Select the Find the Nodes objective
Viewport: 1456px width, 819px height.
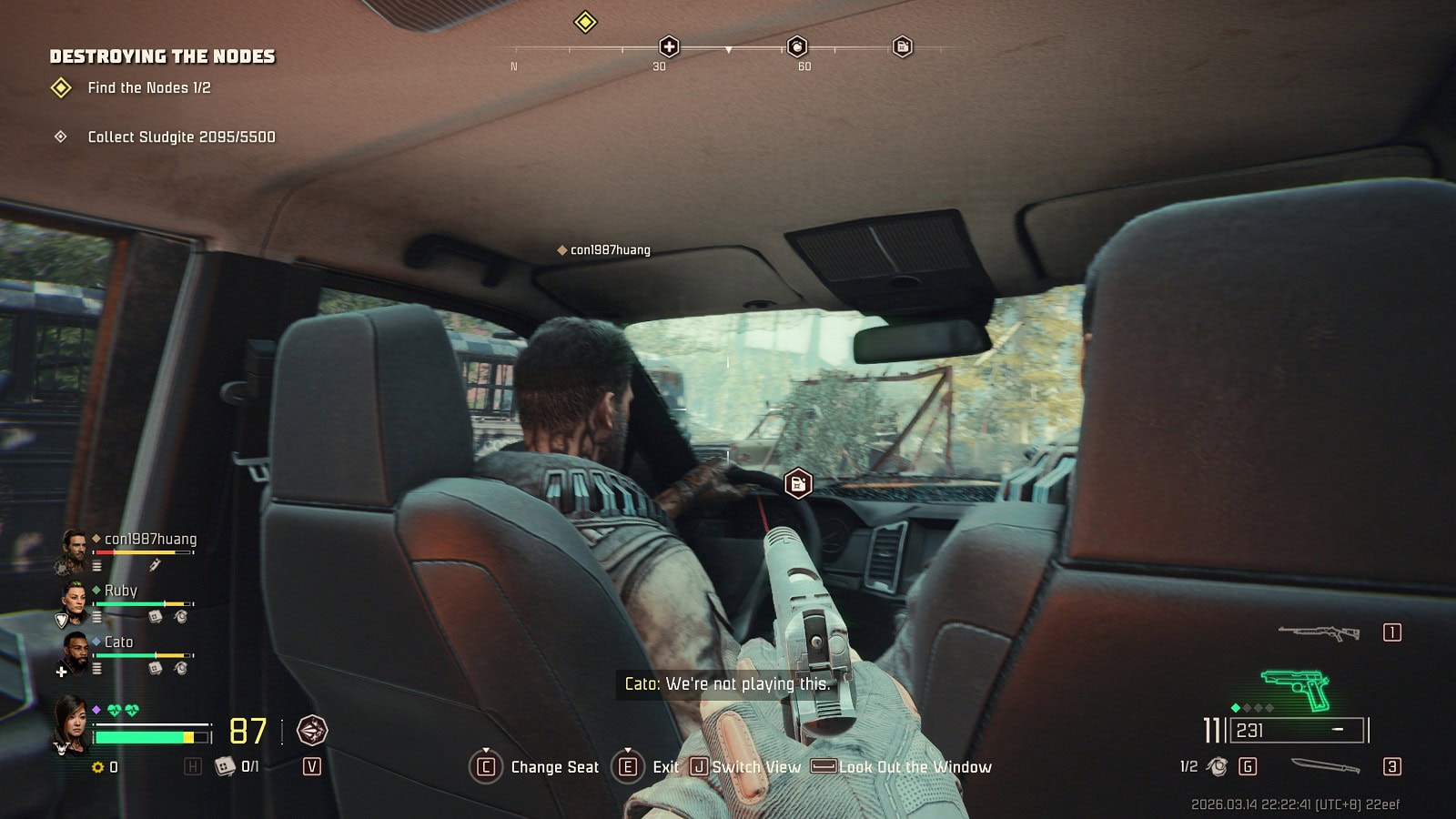[148, 88]
